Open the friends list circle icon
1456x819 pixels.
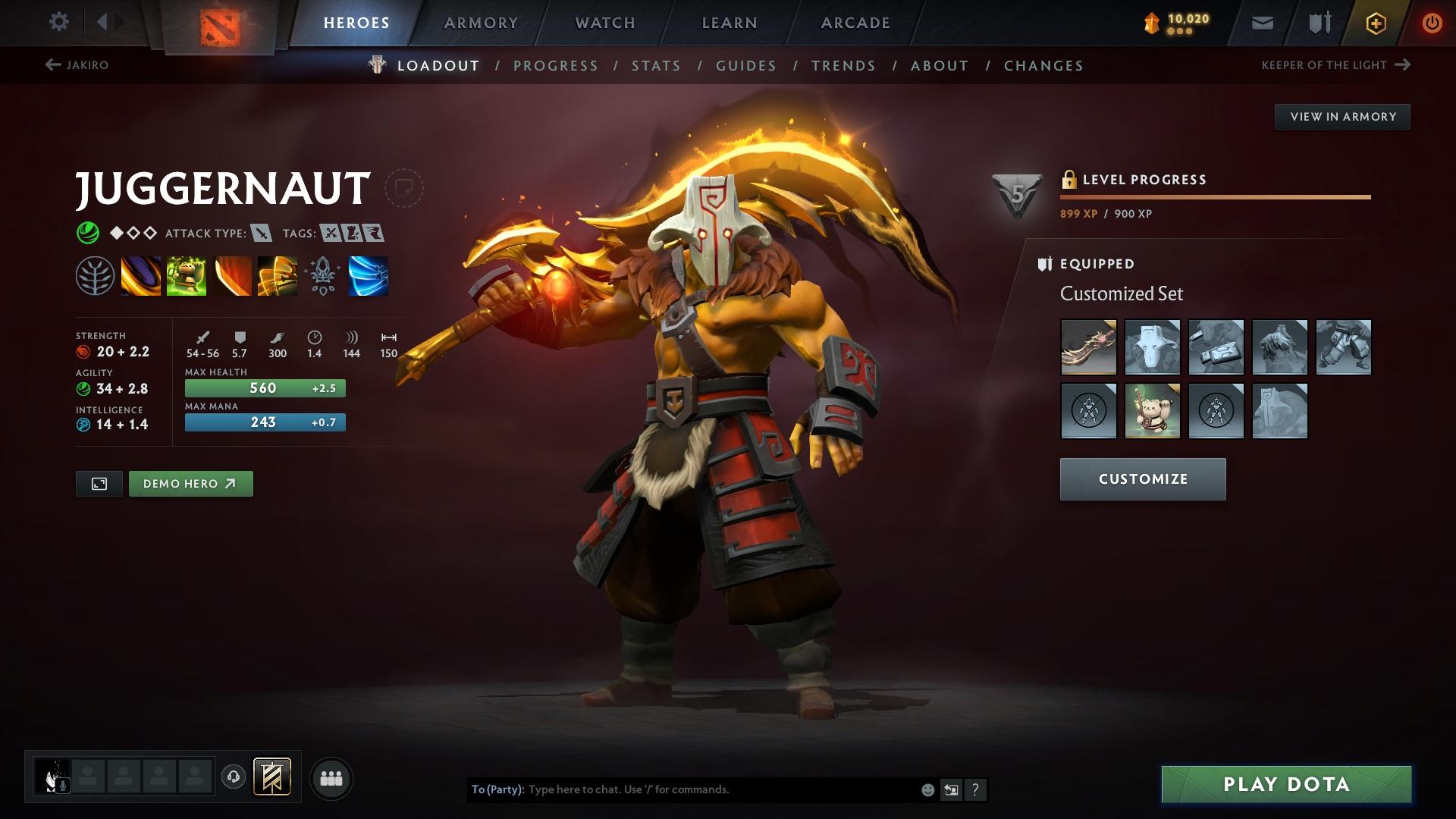[331, 777]
